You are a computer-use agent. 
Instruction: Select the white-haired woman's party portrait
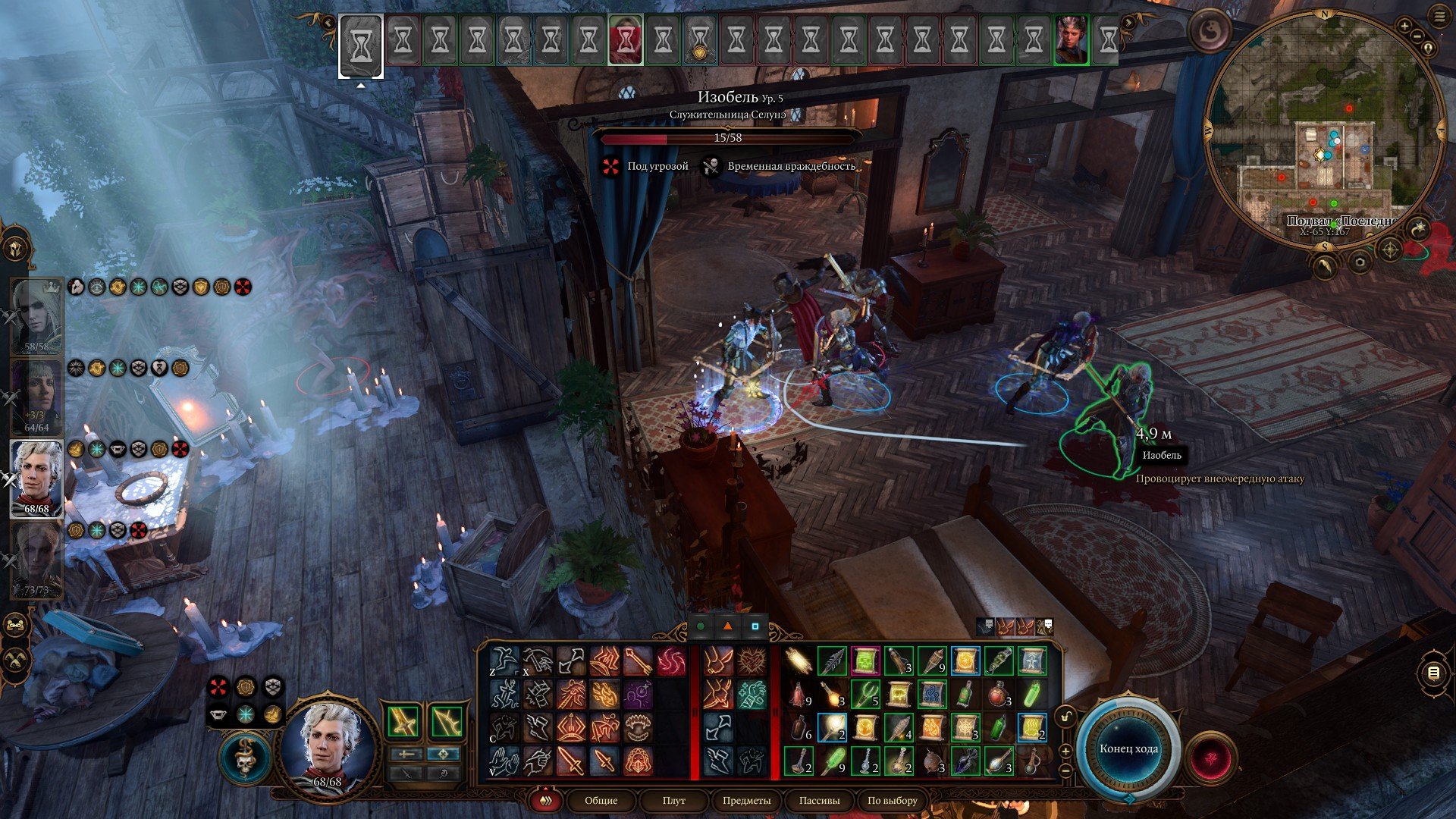click(36, 316)
